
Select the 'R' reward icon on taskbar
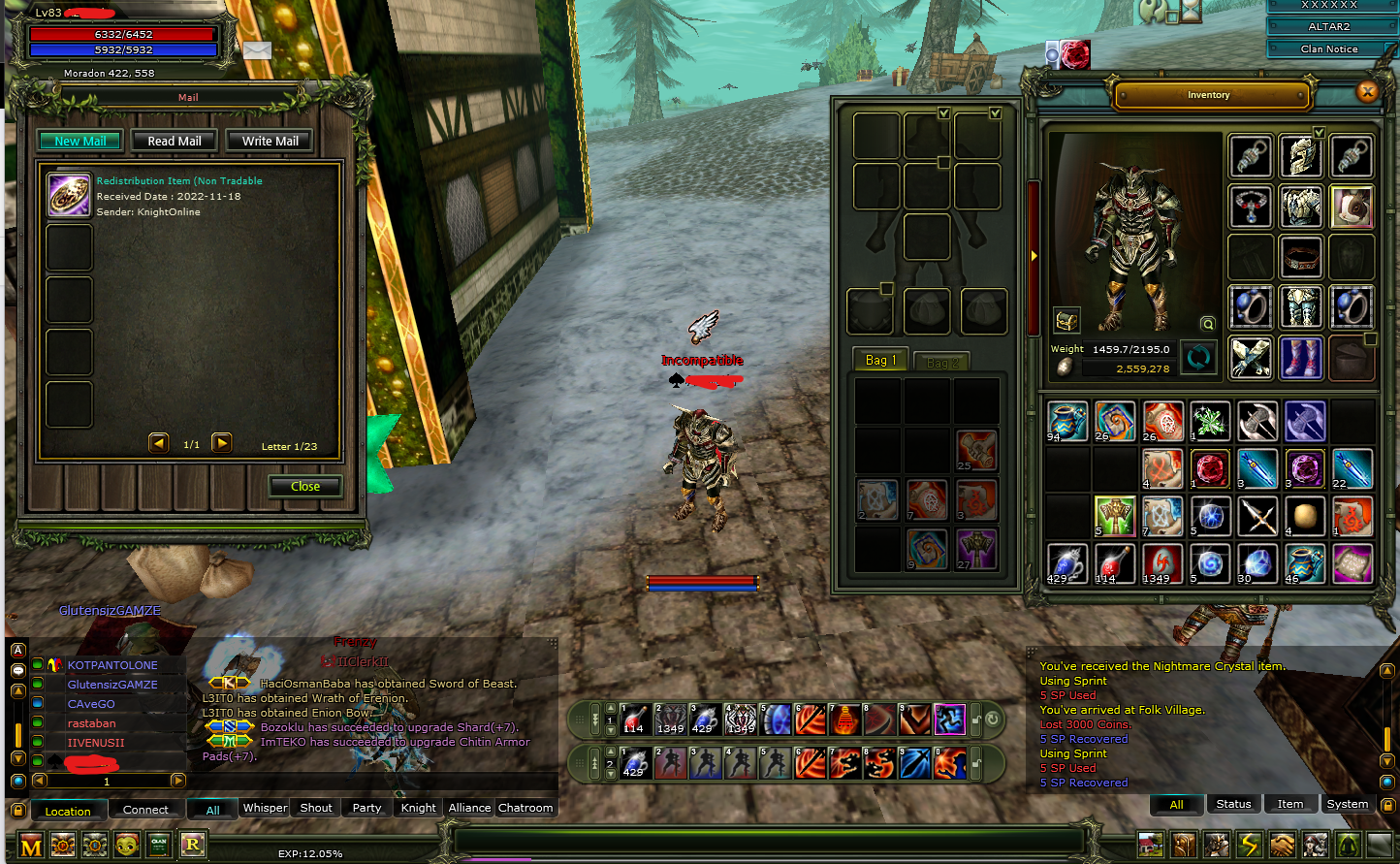(192, 845)
